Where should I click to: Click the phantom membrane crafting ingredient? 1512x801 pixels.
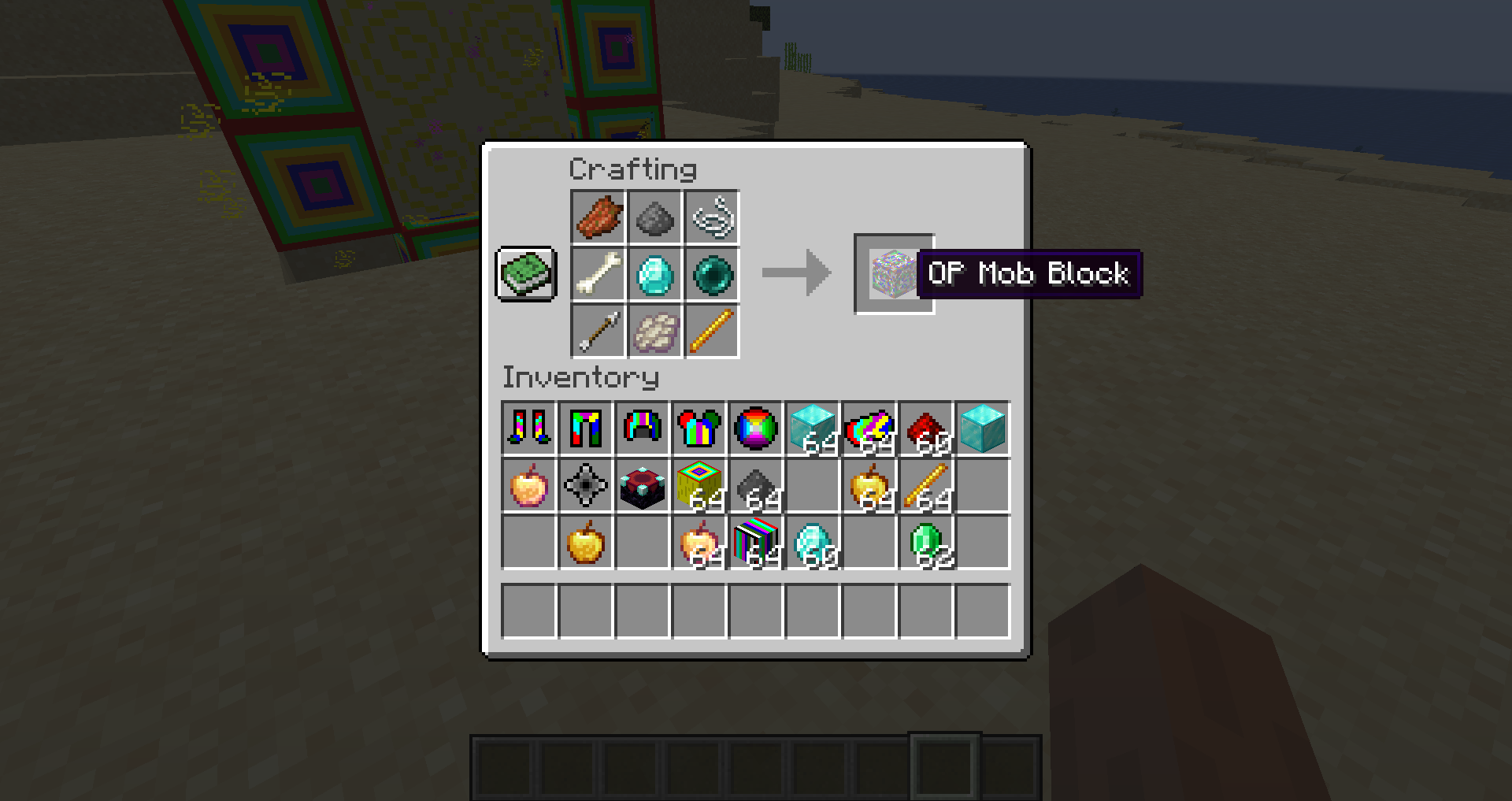coord(654,332)
